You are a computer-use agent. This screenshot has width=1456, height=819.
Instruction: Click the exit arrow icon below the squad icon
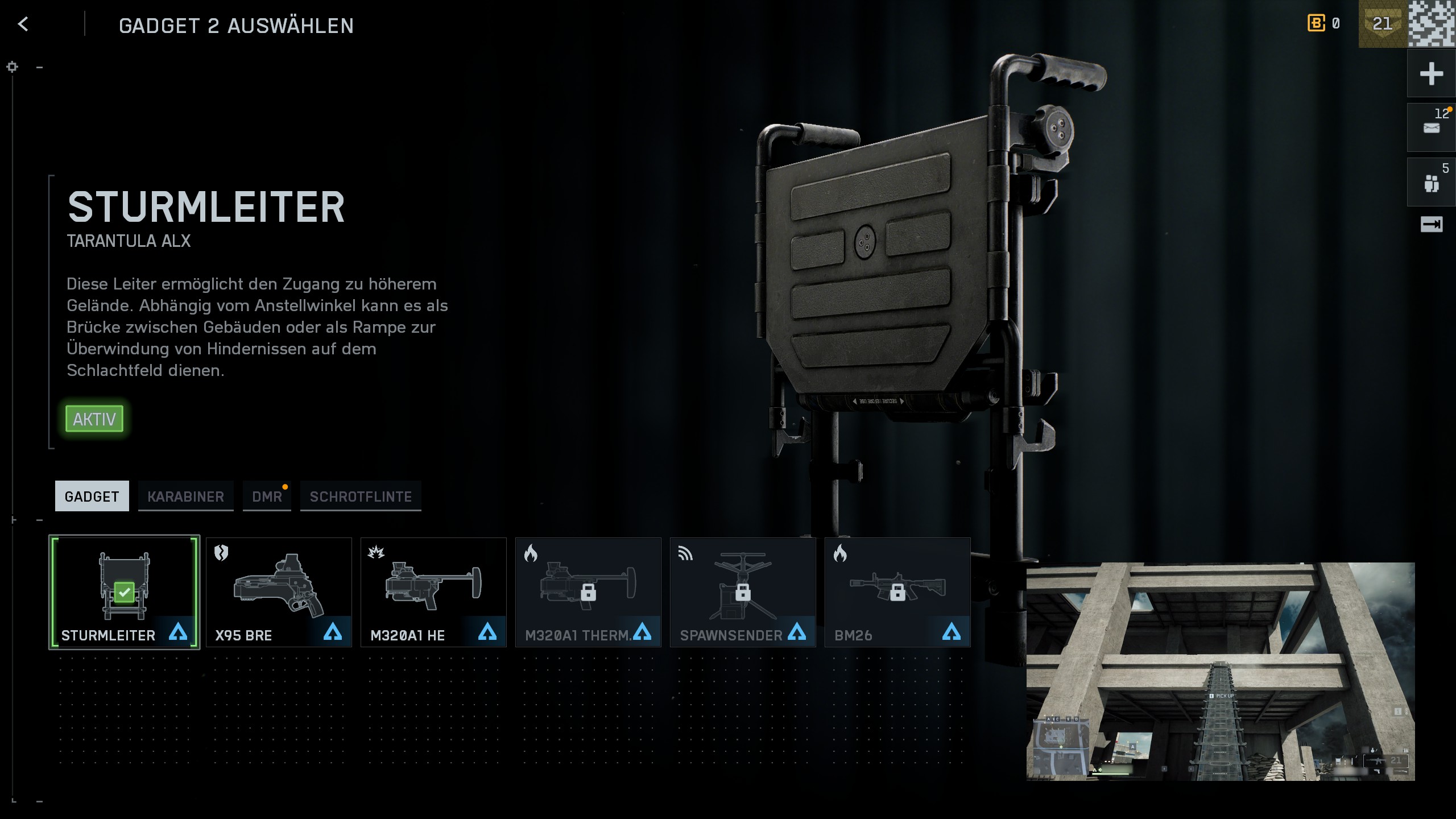(1431, 224)
